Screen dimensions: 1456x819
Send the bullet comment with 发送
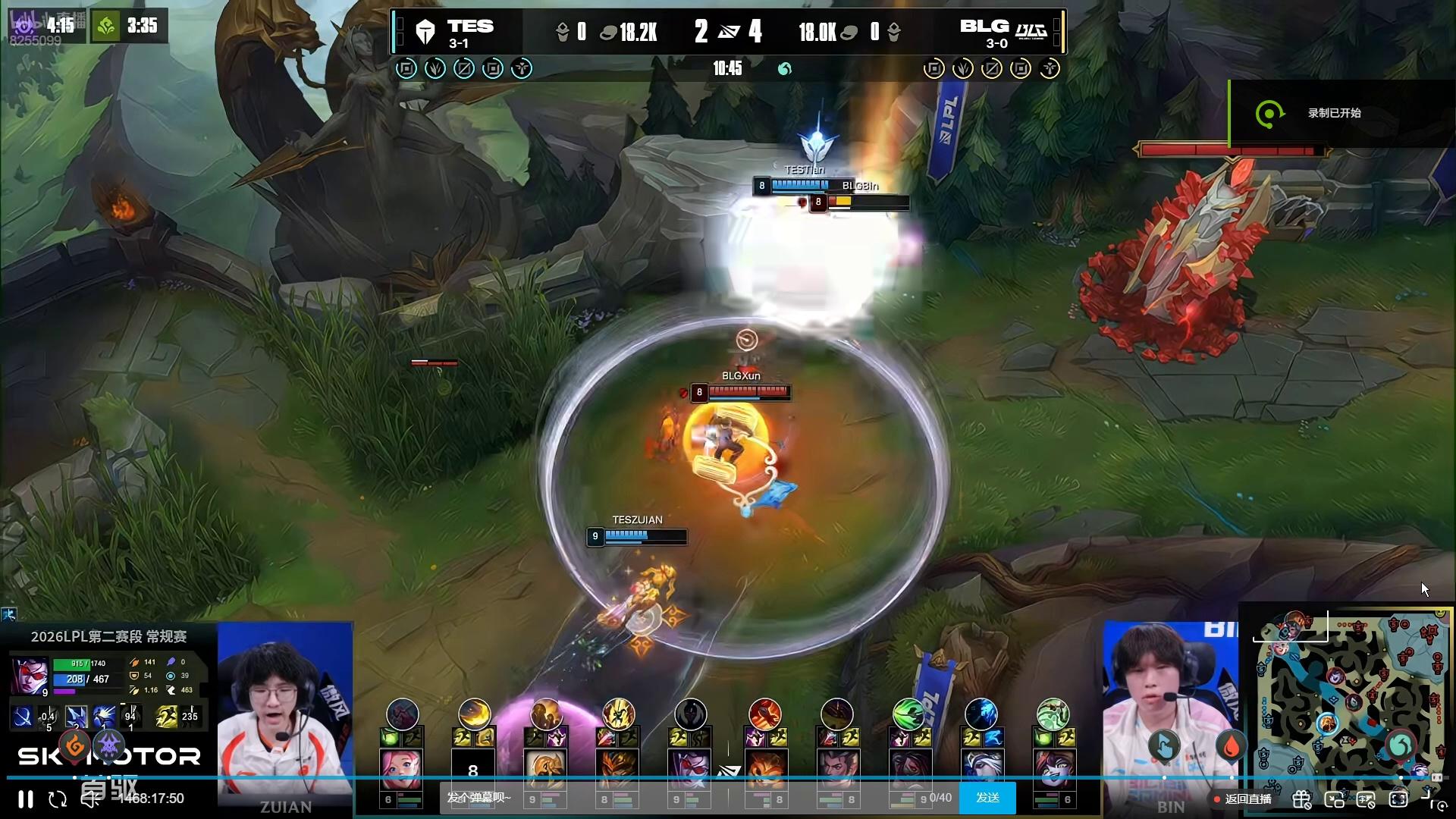(987, 798)
